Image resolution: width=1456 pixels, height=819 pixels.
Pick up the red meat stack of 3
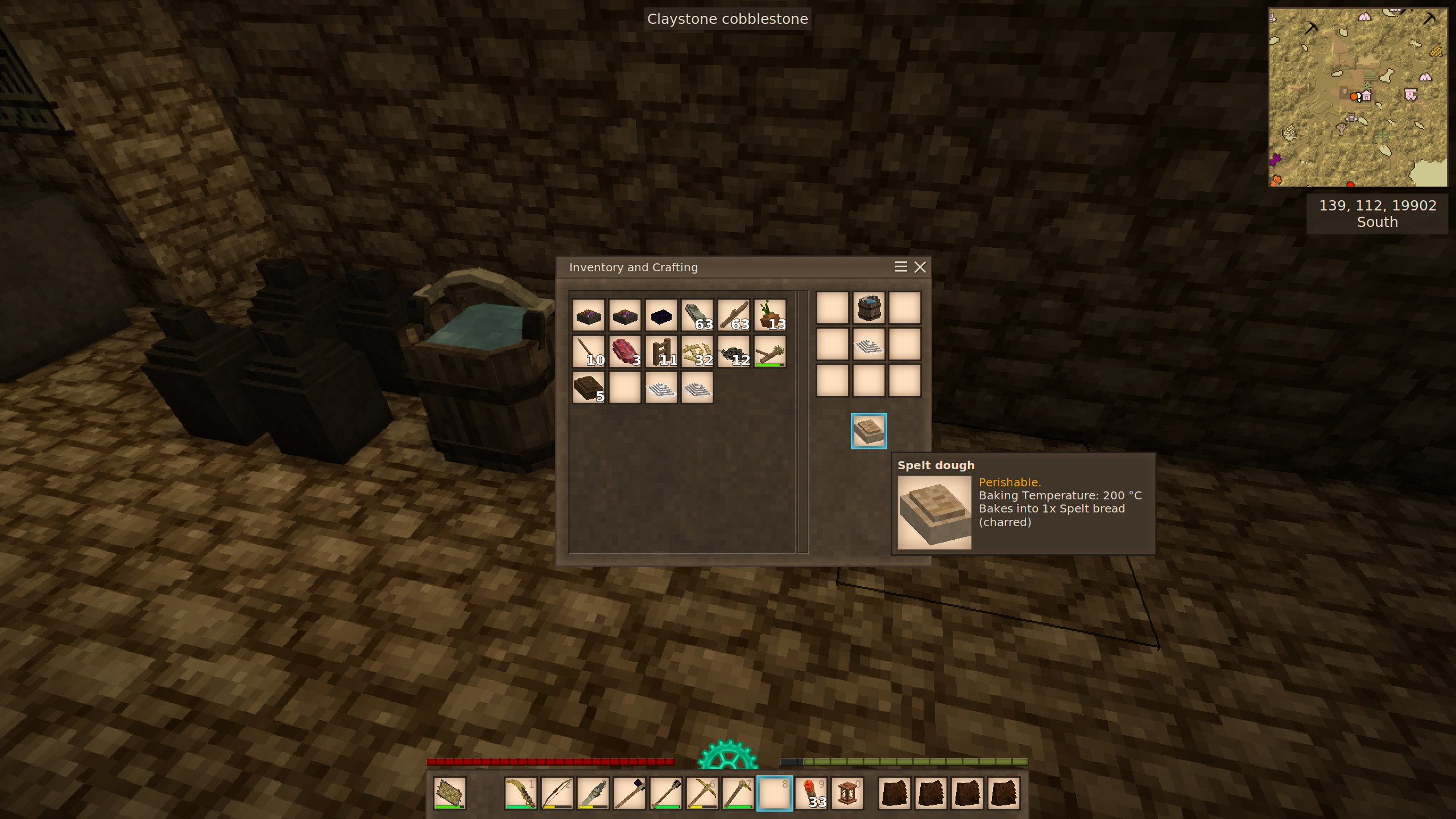pos(624,351)
